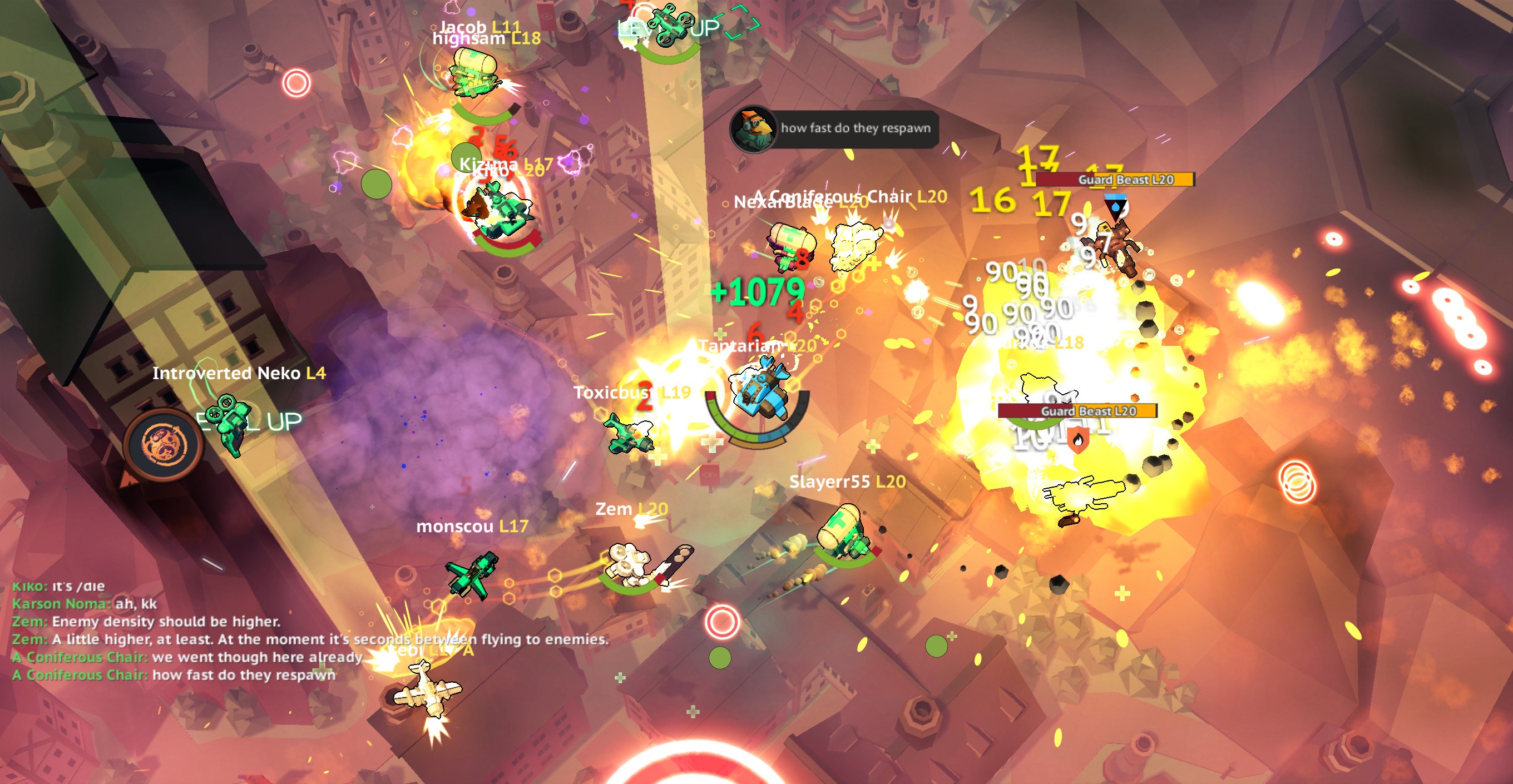Viewport: 1513px width, 784px height.
Task: Click the blue water-drop debuff icon above Guard Beast
Action: click(1116, 207)
